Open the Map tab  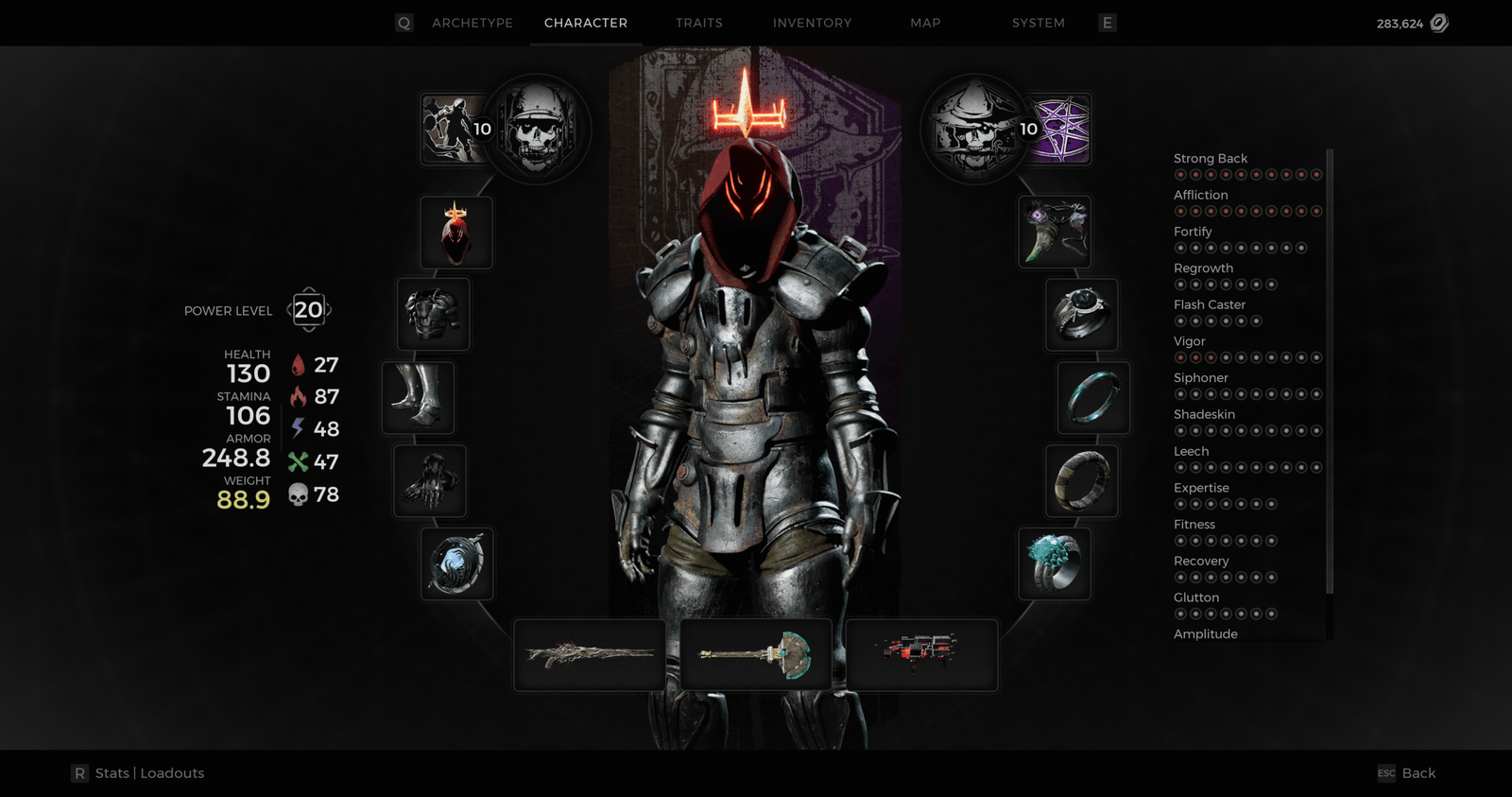click(x=925, y=23)
